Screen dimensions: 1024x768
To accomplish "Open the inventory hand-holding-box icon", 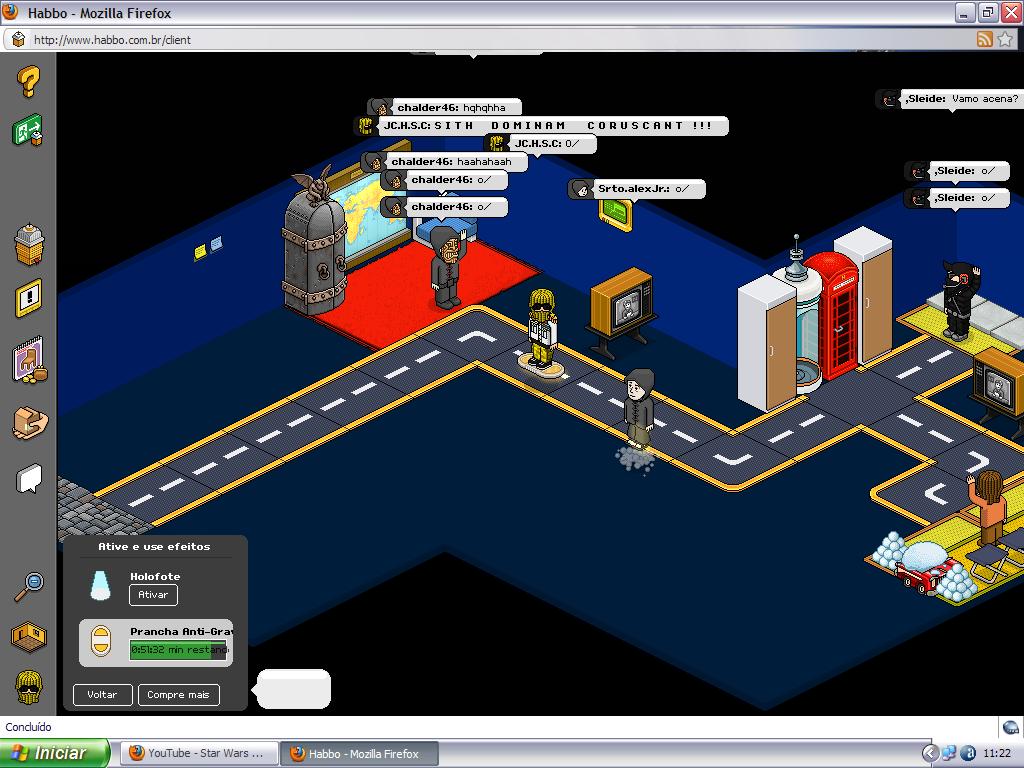I will tap(29, 424).
